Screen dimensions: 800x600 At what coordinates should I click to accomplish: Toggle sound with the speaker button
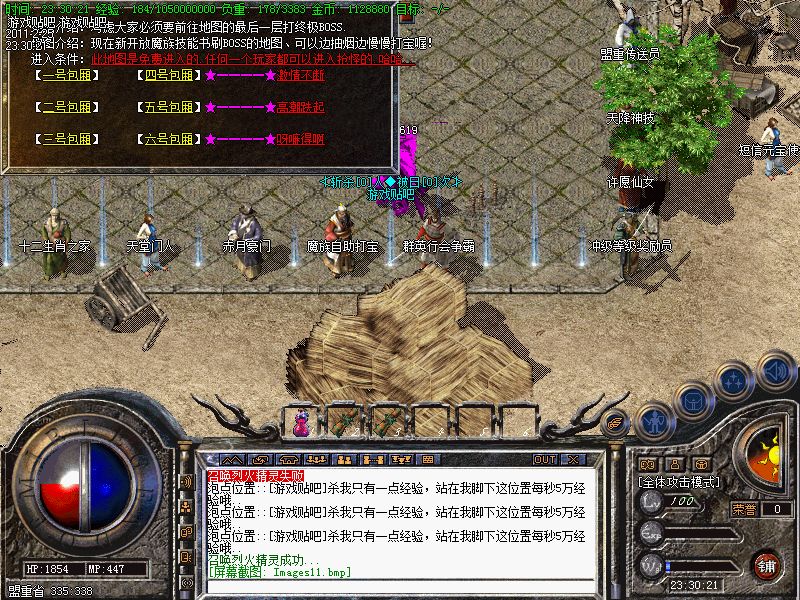(x=774, y=370)
